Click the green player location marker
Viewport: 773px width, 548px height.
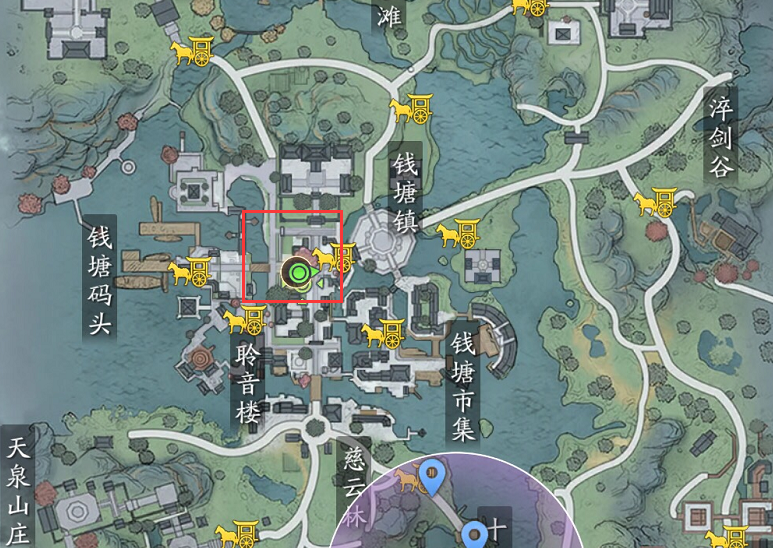[297, 270]
